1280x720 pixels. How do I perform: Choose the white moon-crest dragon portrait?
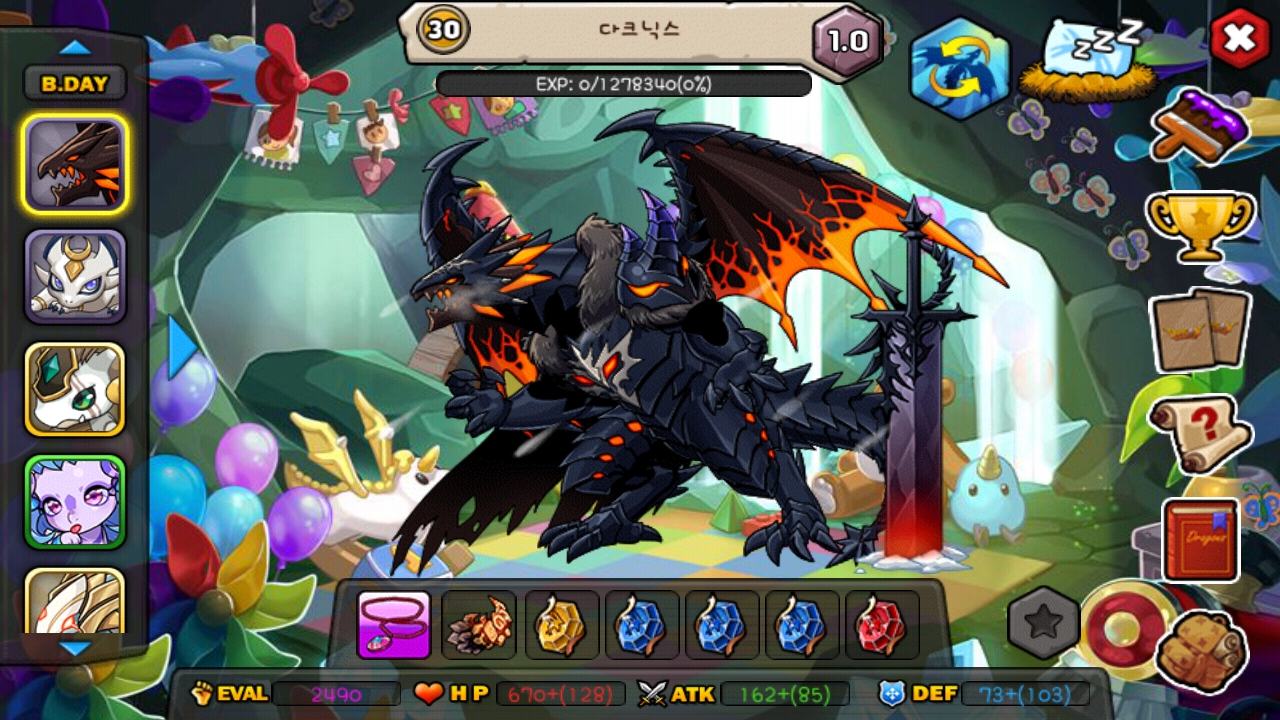(x=75, y=277)
